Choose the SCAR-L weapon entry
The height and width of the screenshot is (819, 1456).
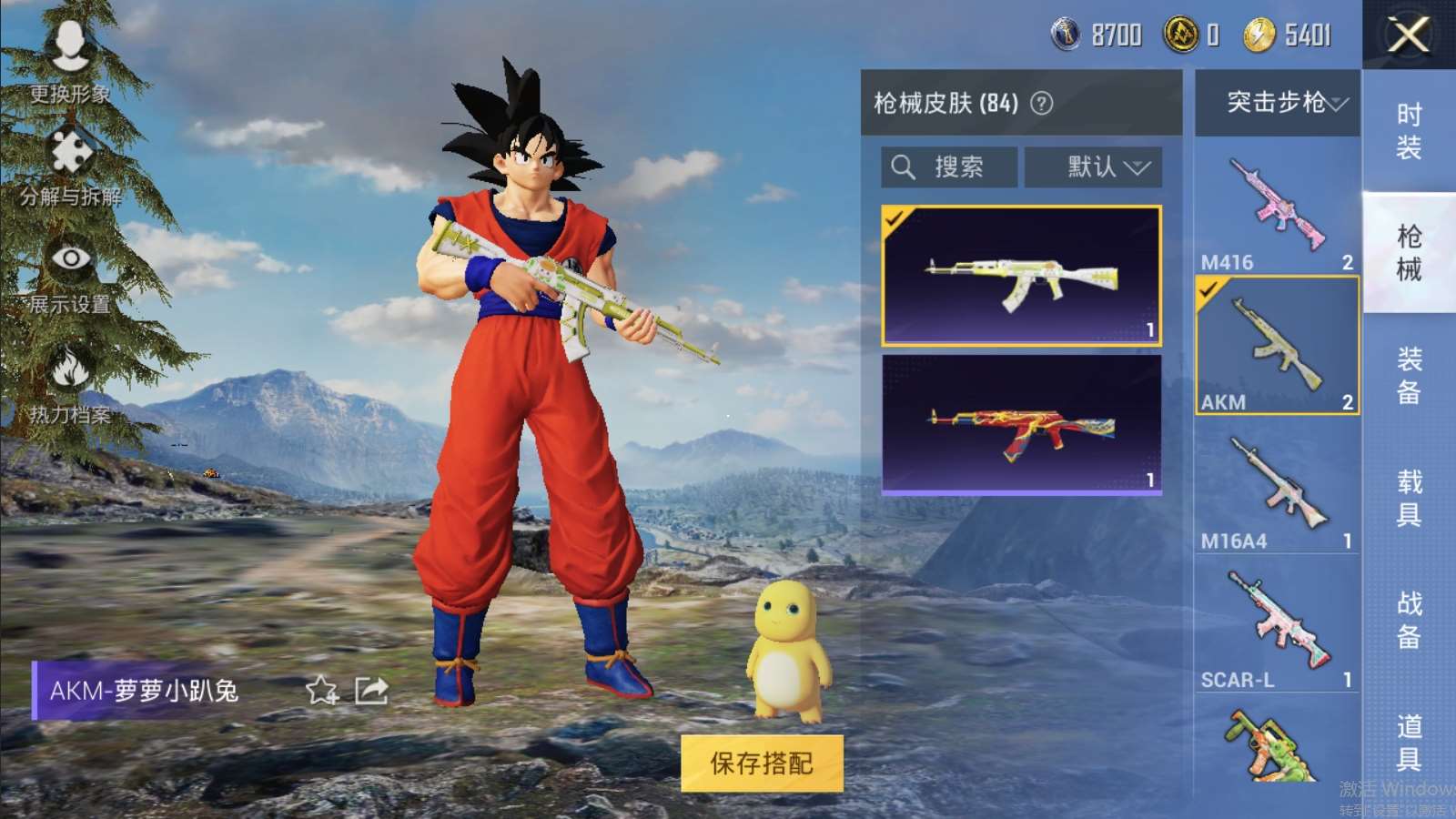(1277, 630)
